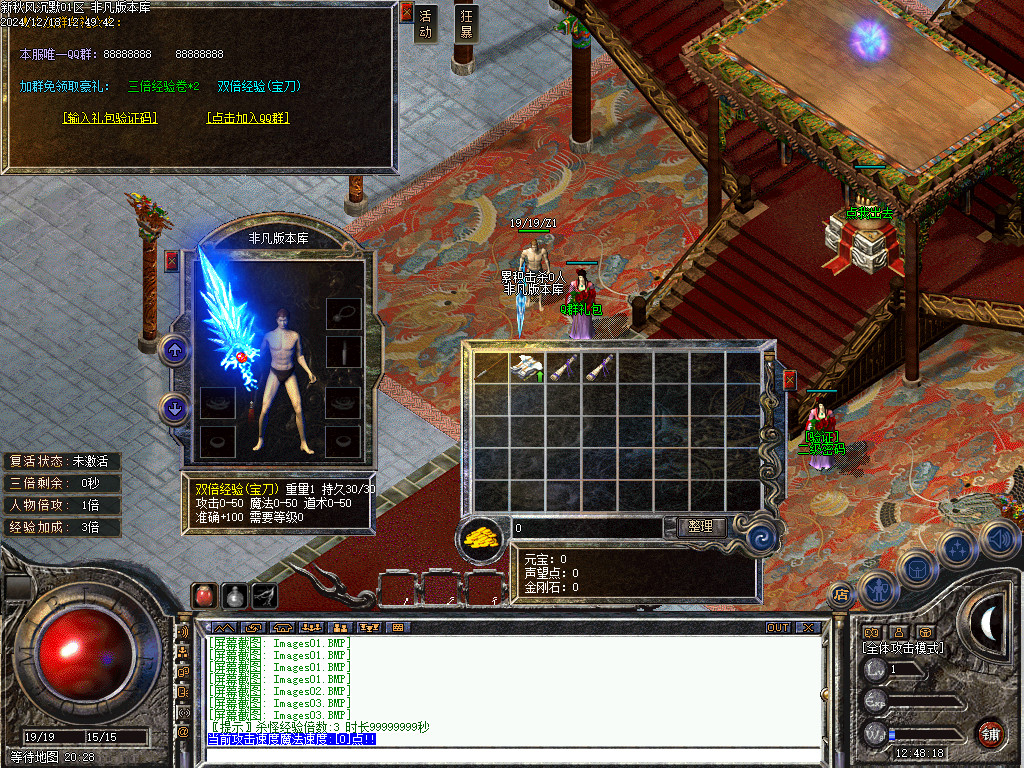Select the thin spear item in the bag
The image size is (1024, 768).
pos(491,368)
